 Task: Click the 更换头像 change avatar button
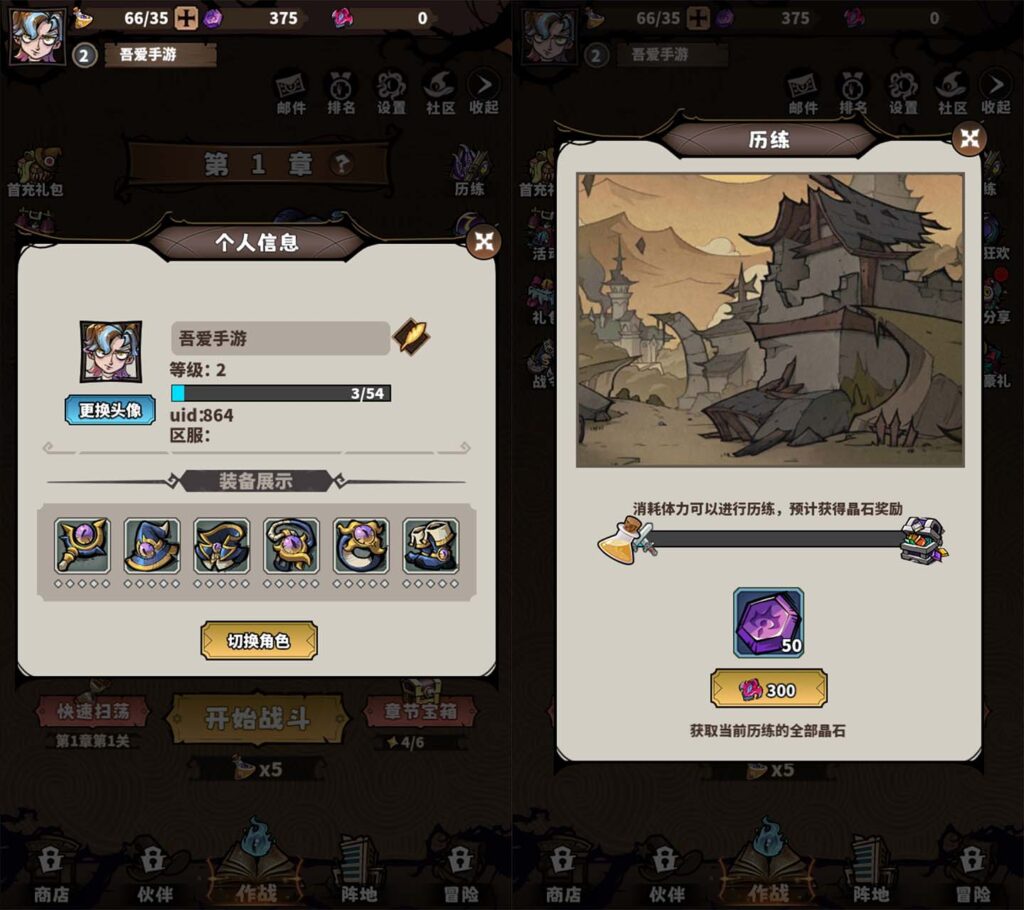pos(110,410)
